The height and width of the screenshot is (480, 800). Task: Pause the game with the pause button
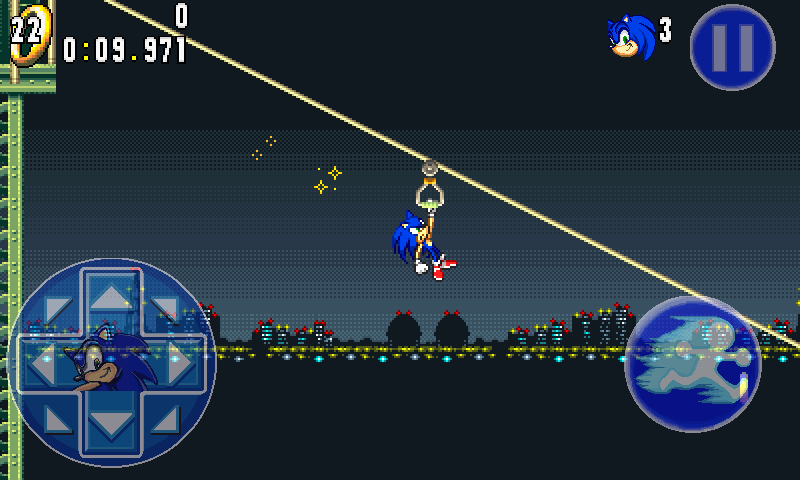coord(732,47)
